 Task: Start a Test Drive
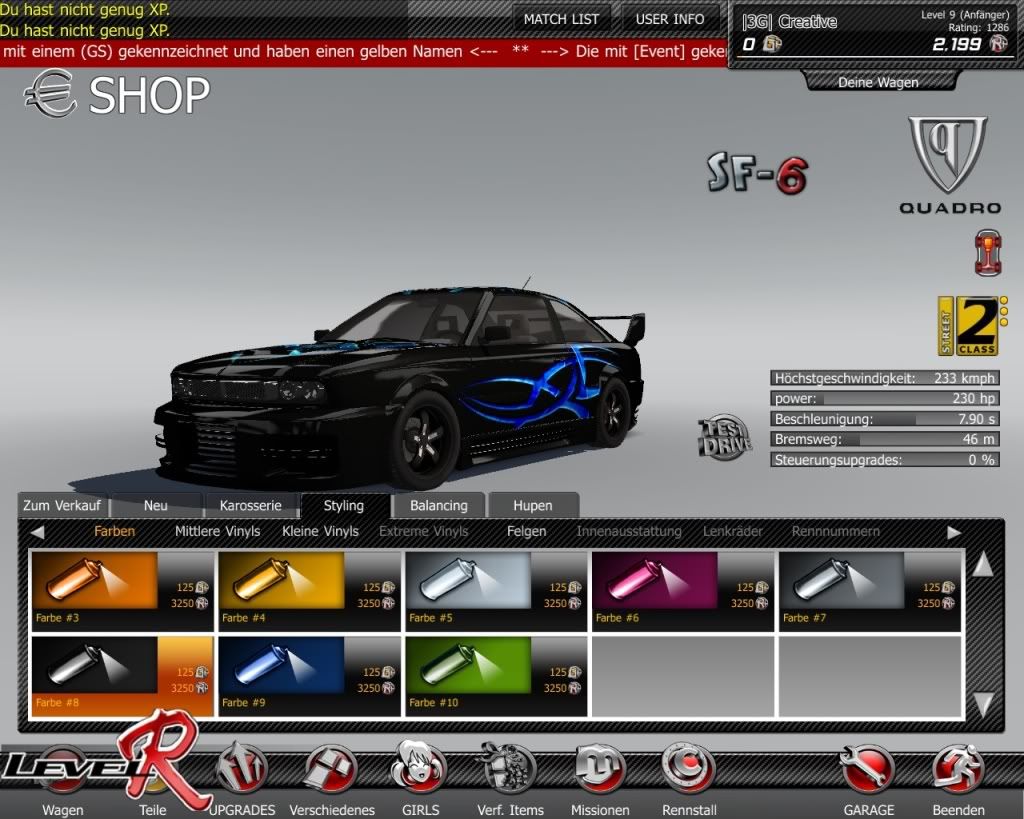(x=724, y=439)
